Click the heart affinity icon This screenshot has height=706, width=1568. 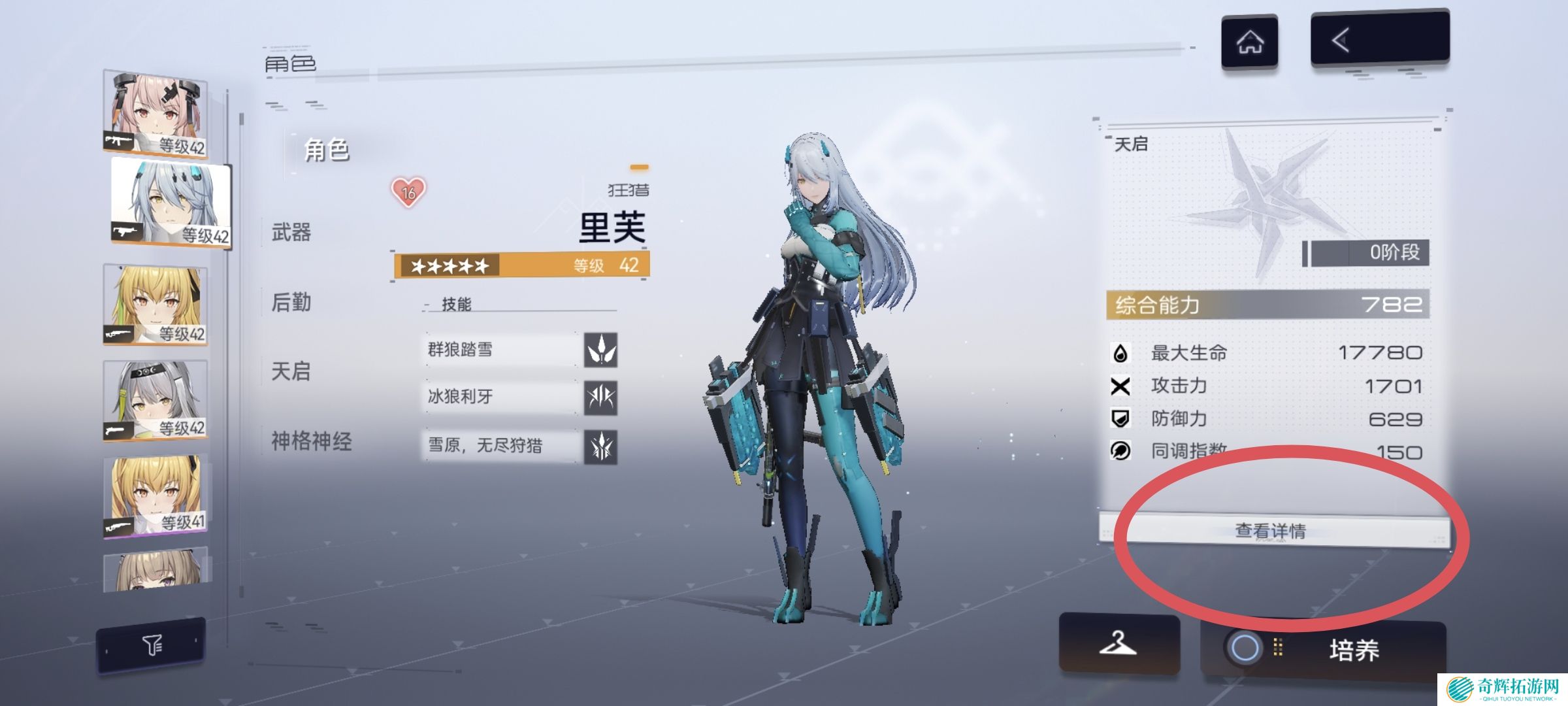coord(408,192)
